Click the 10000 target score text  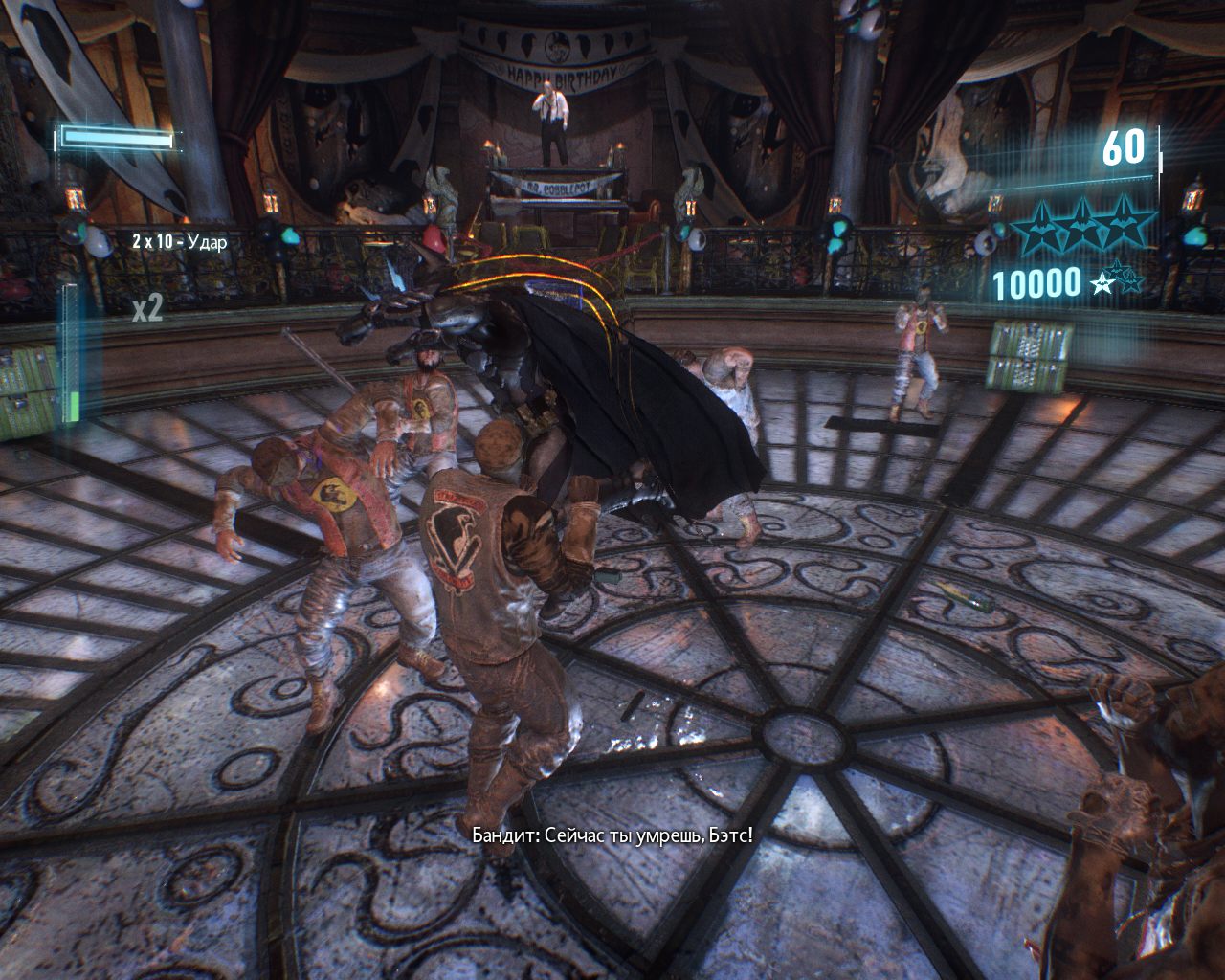(1037, 282)
